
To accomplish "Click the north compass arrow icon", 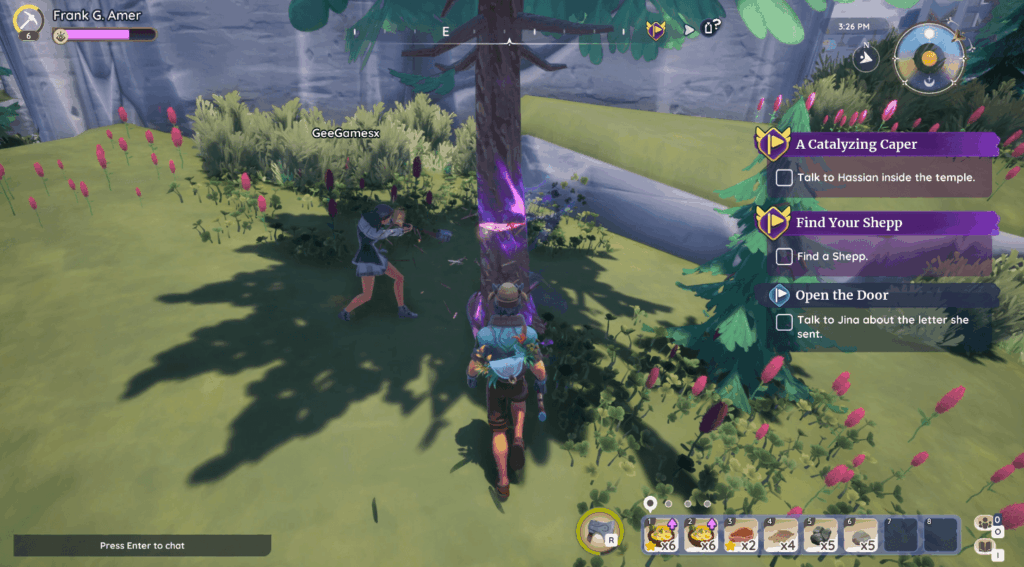I will coord(867,59).
